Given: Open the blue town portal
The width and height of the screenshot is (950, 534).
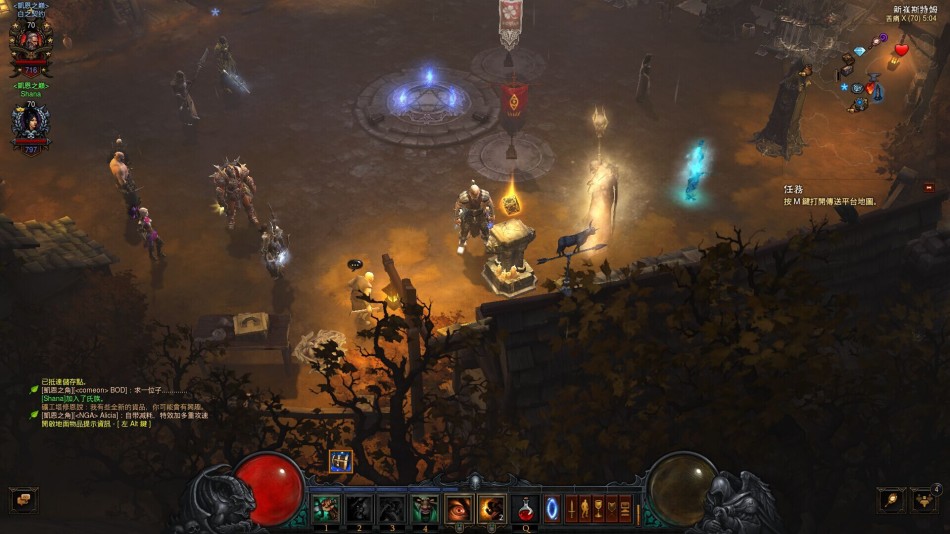Looking at the screenshot, I should 551,508.
